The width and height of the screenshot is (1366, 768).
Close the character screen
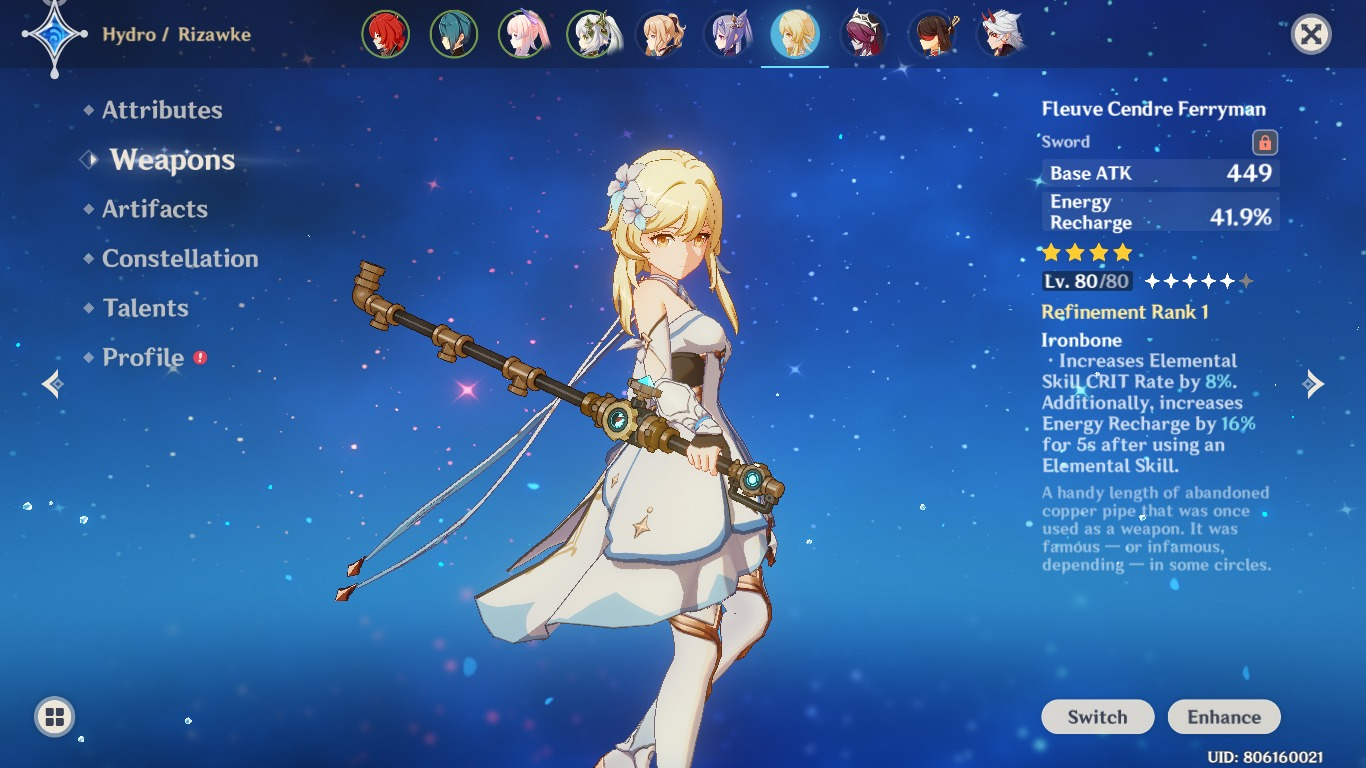point(1310,35)
